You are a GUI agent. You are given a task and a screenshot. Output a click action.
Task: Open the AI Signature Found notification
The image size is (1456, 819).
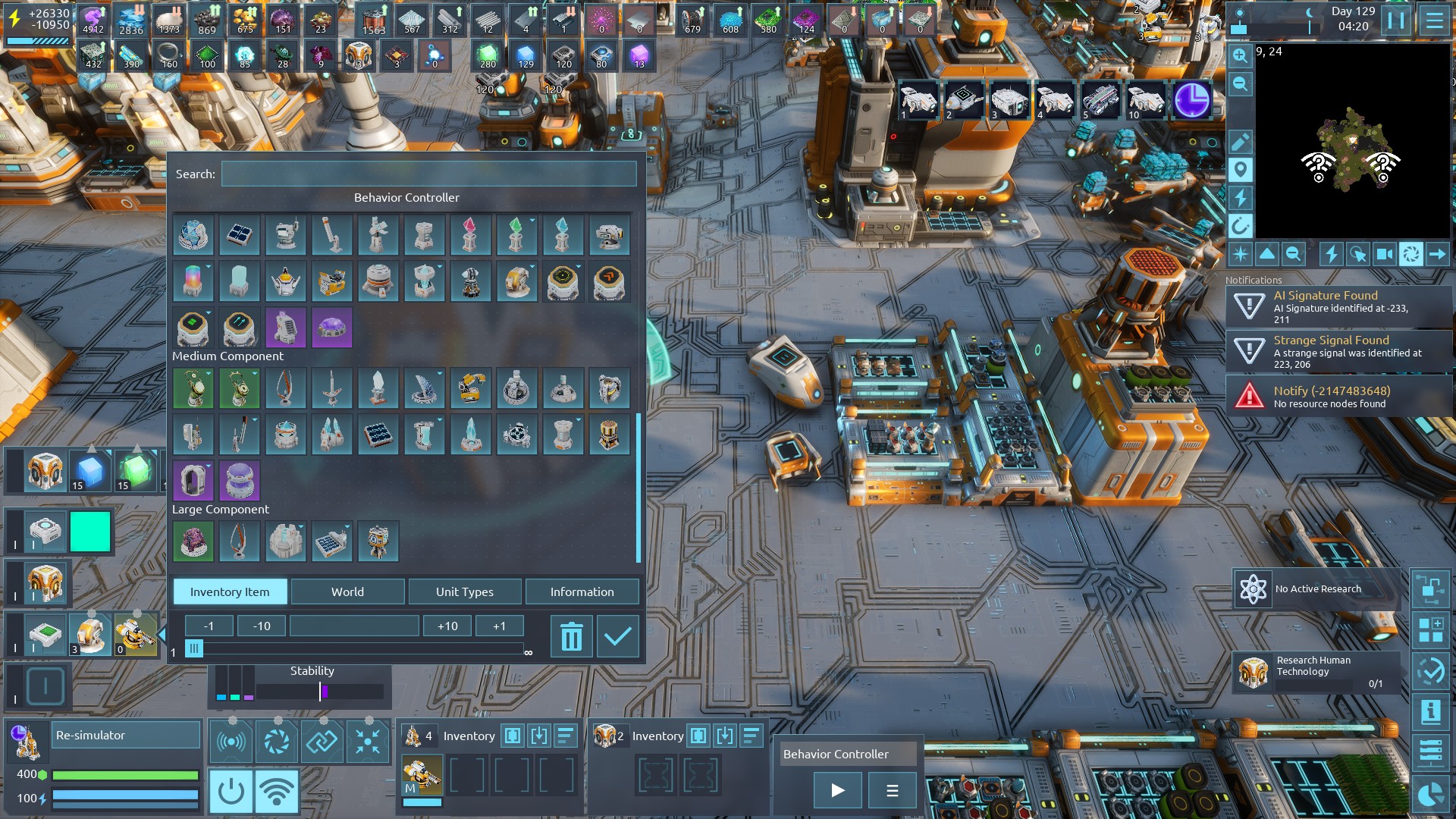[x=1338, y=306]
